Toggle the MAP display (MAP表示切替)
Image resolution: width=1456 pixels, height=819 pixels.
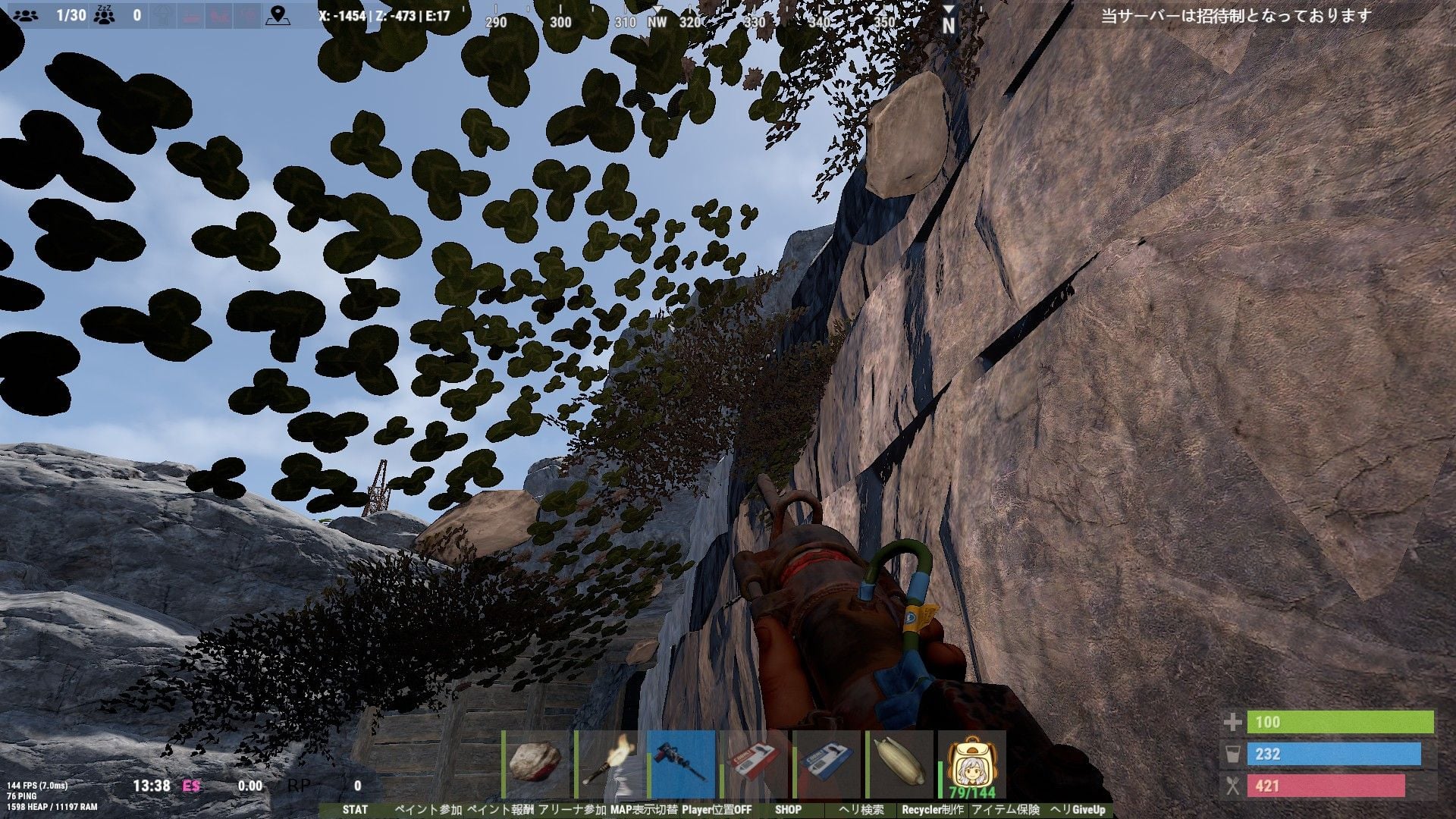click(643, 810)
